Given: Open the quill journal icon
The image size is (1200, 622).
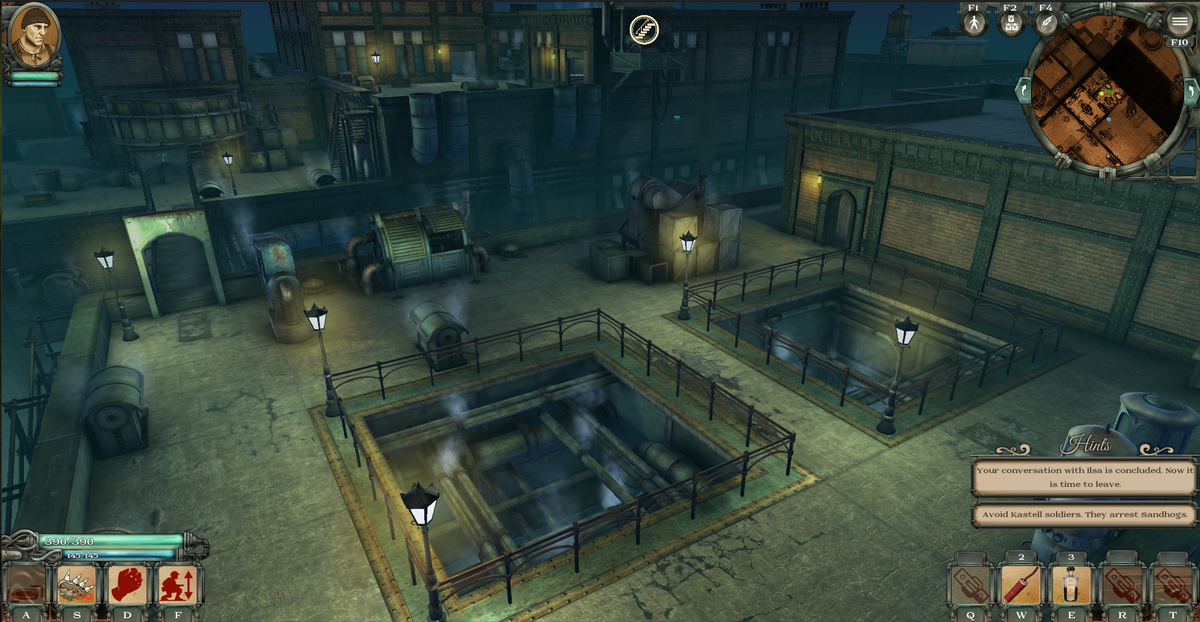Looking at the screenshot, I should click(1046, 23).
